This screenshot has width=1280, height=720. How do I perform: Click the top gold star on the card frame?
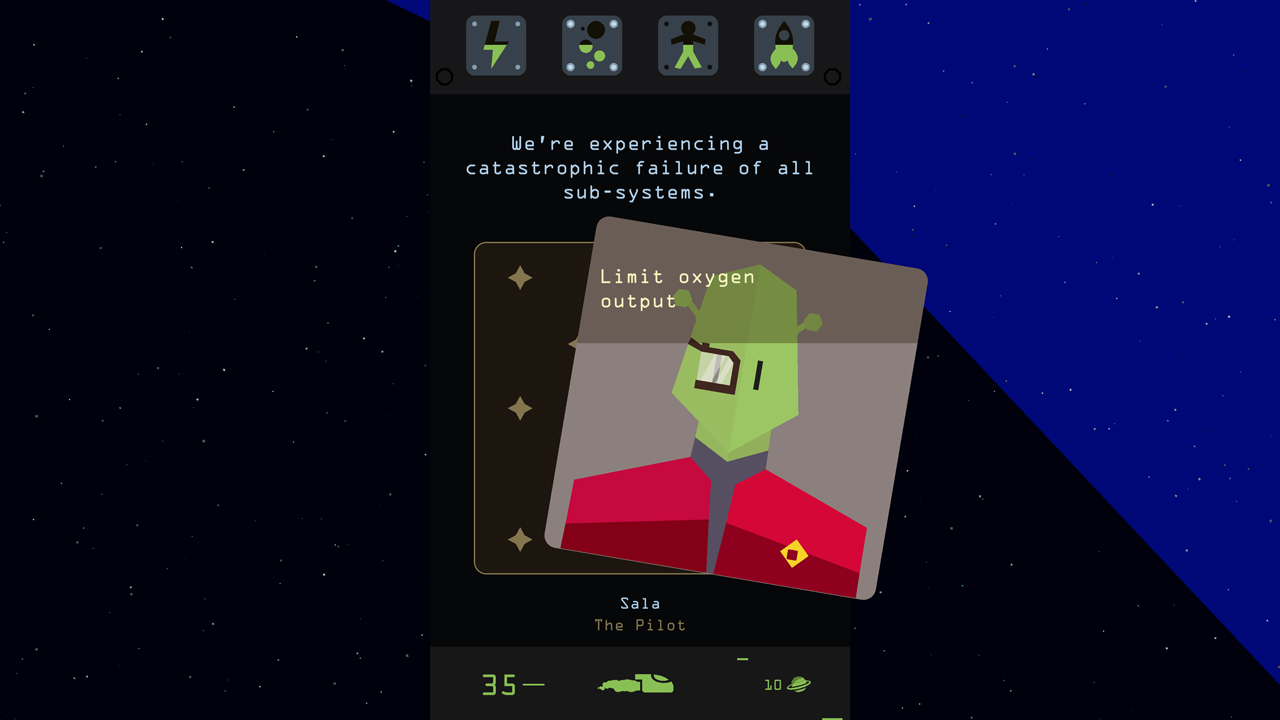click(520, 277)
